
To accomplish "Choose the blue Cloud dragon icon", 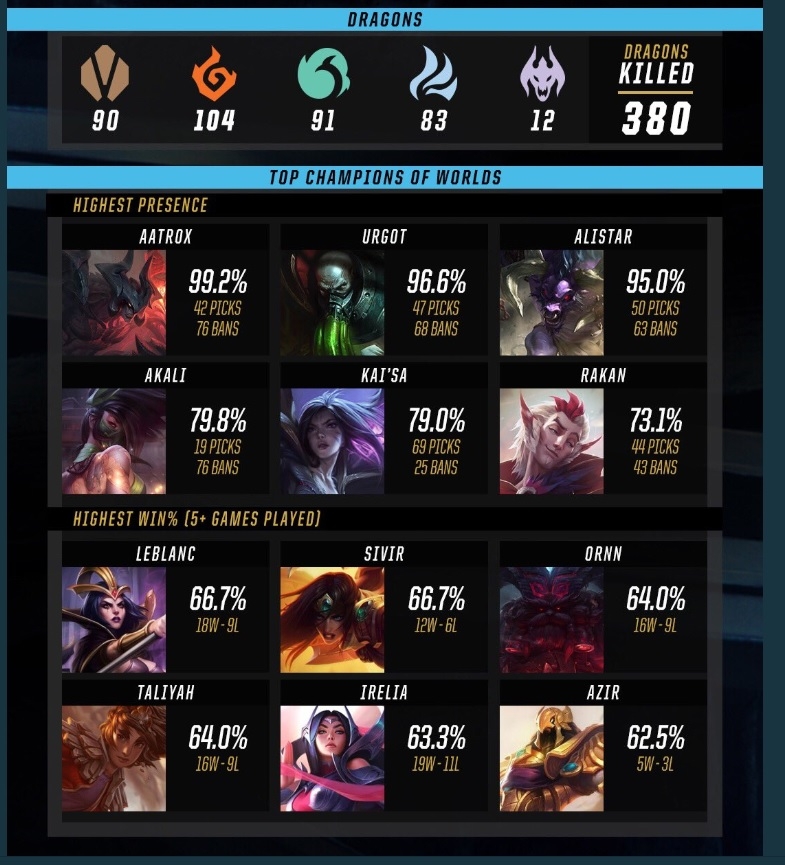I will [x=433, y=75].
